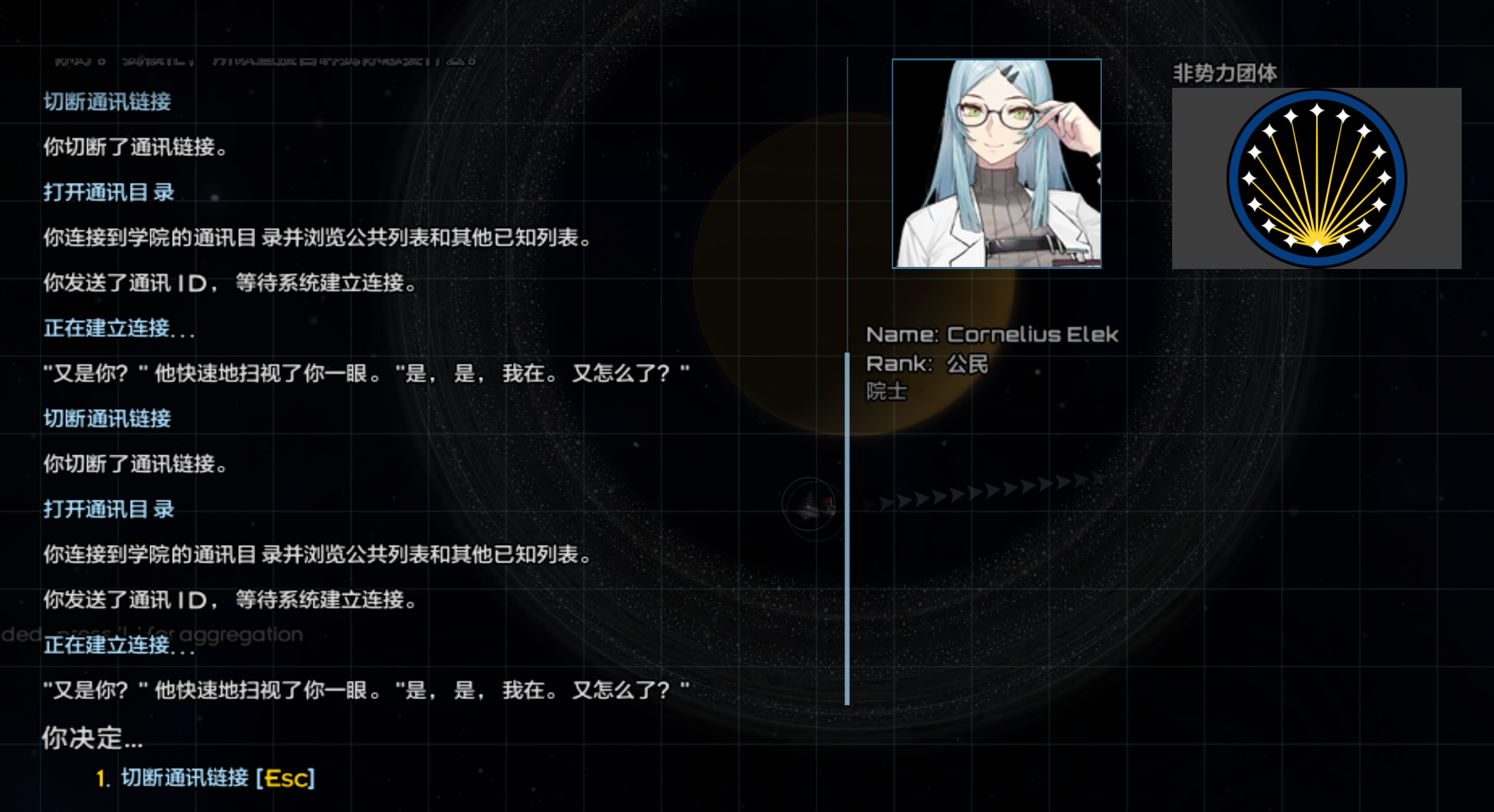The width and height of the screenshot is (1494, 812).
Task: Click the Name: Cornelius Elek text link
Action: [993, 334]
